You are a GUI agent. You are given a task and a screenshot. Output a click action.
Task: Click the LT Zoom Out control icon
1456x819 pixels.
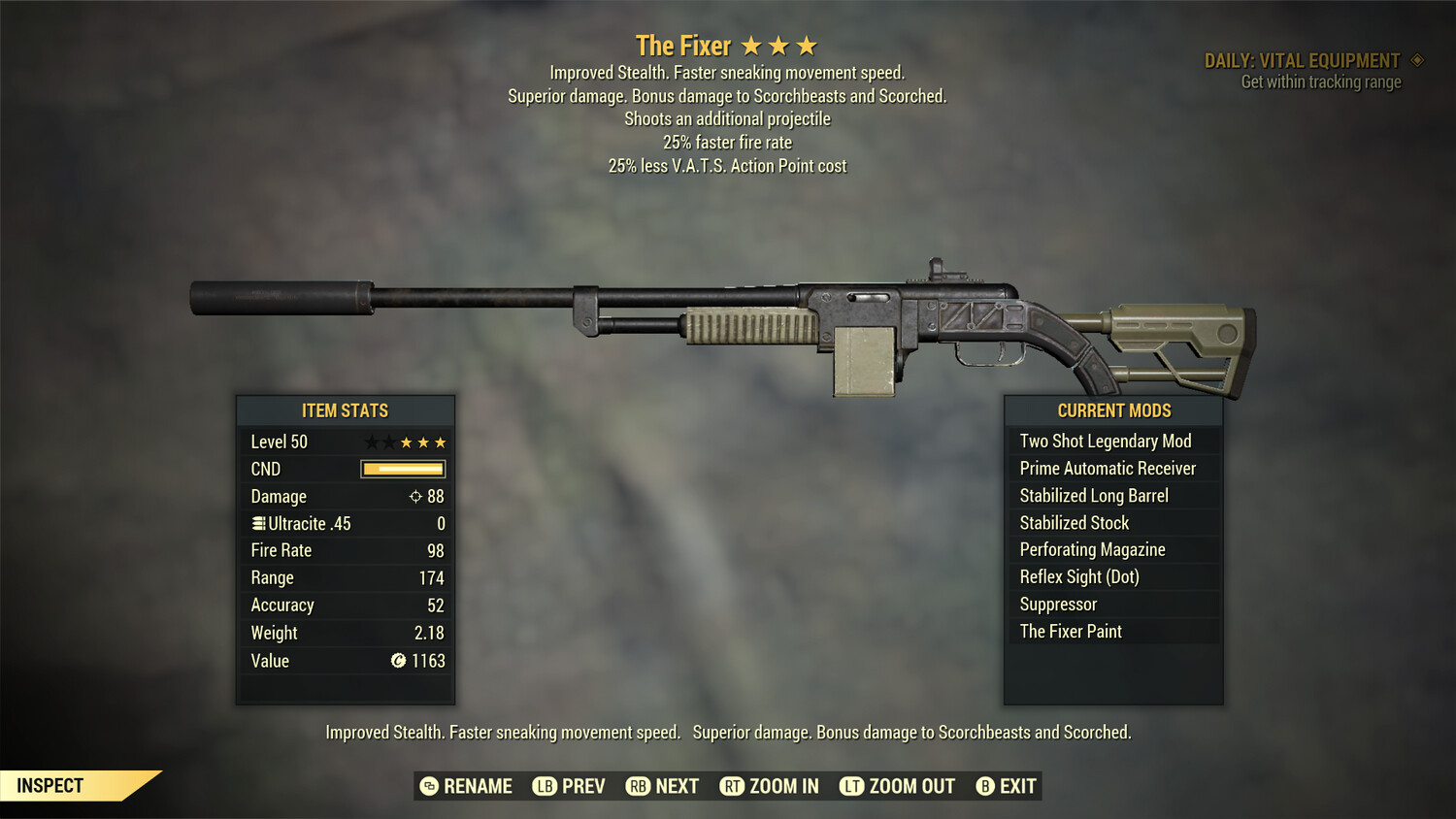point(851,786)
